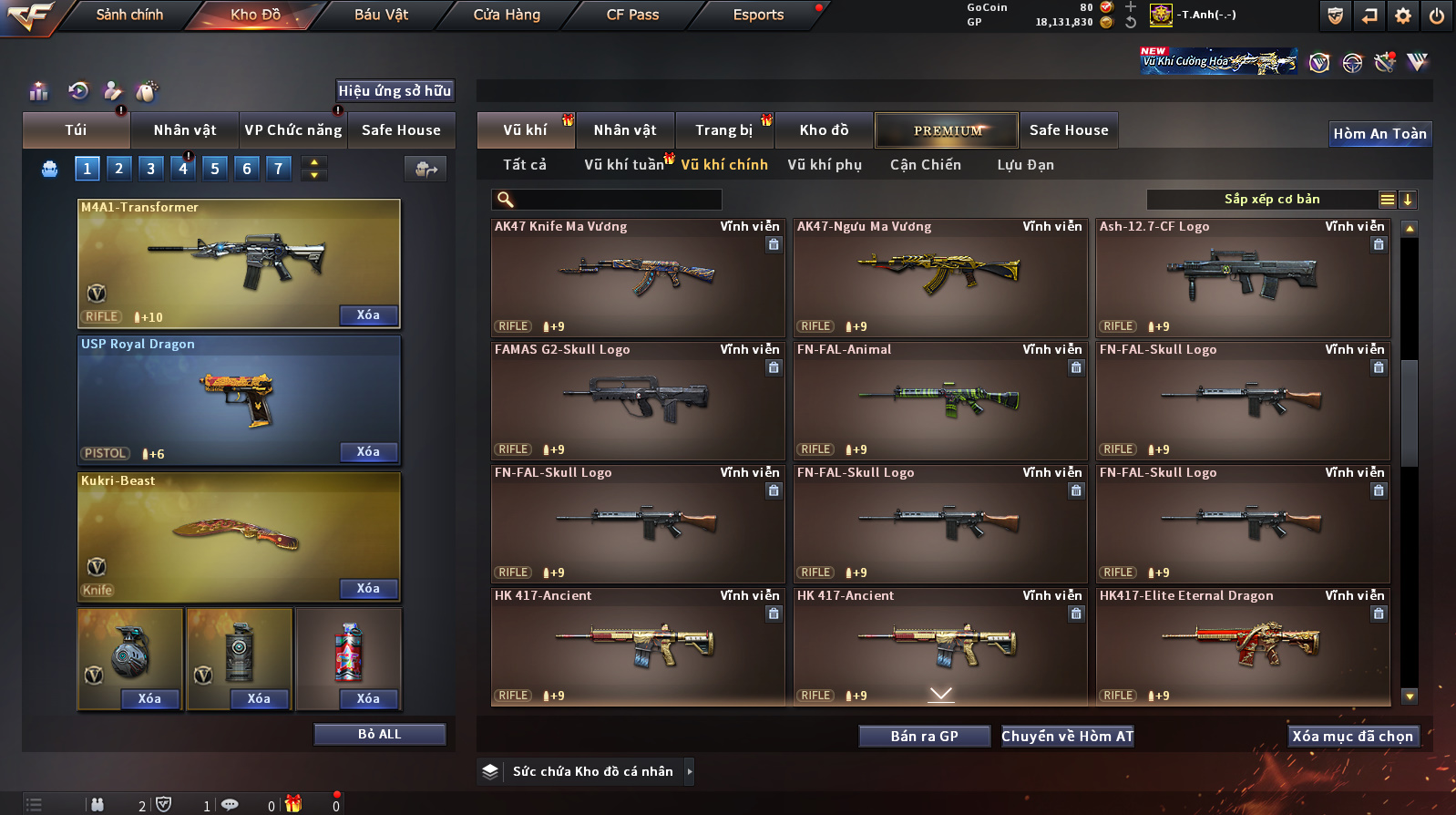Screen dimensions: 1456x815
Task: Open the Hòm An Toàn safe box
Action: tap(1379, 134)
